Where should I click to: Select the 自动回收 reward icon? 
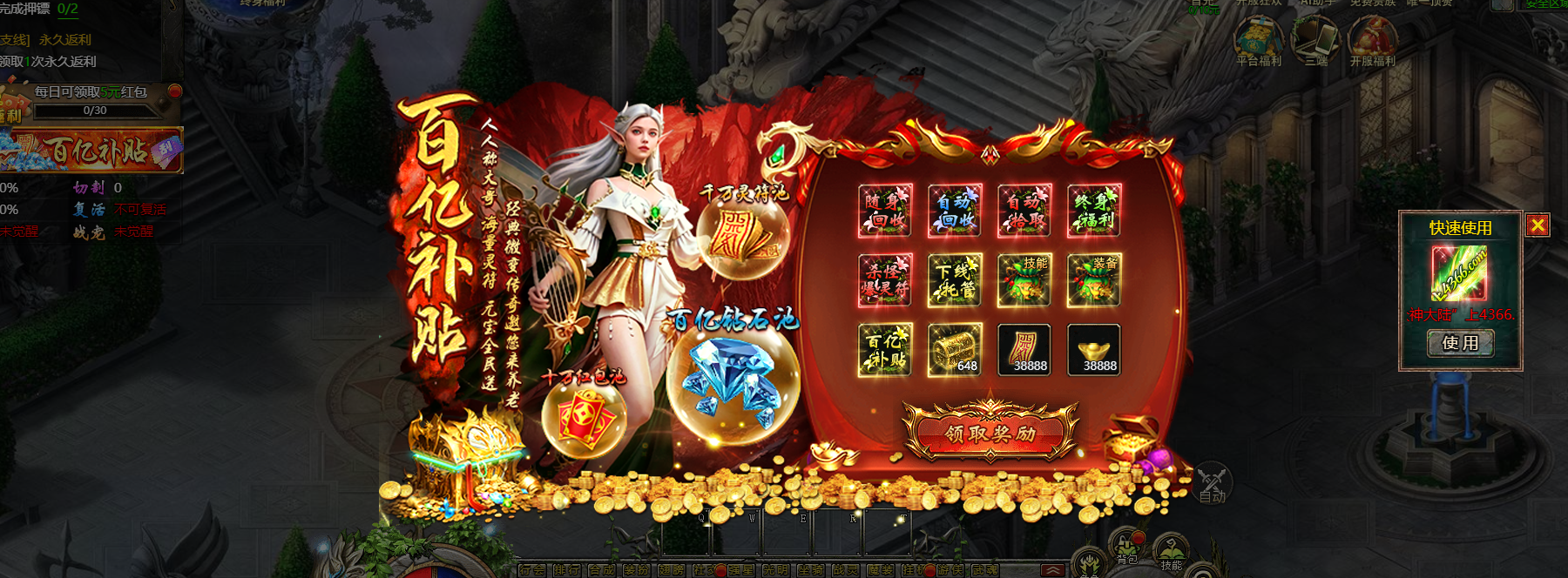coord(955,211)
